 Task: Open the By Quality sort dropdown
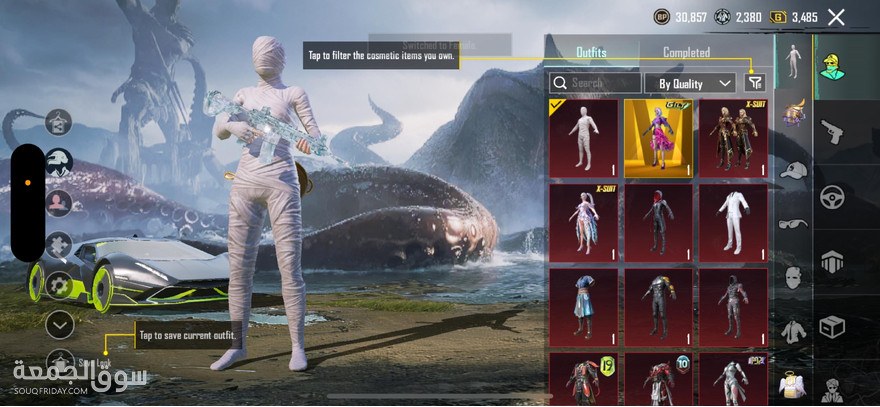(x=690, y=83)
